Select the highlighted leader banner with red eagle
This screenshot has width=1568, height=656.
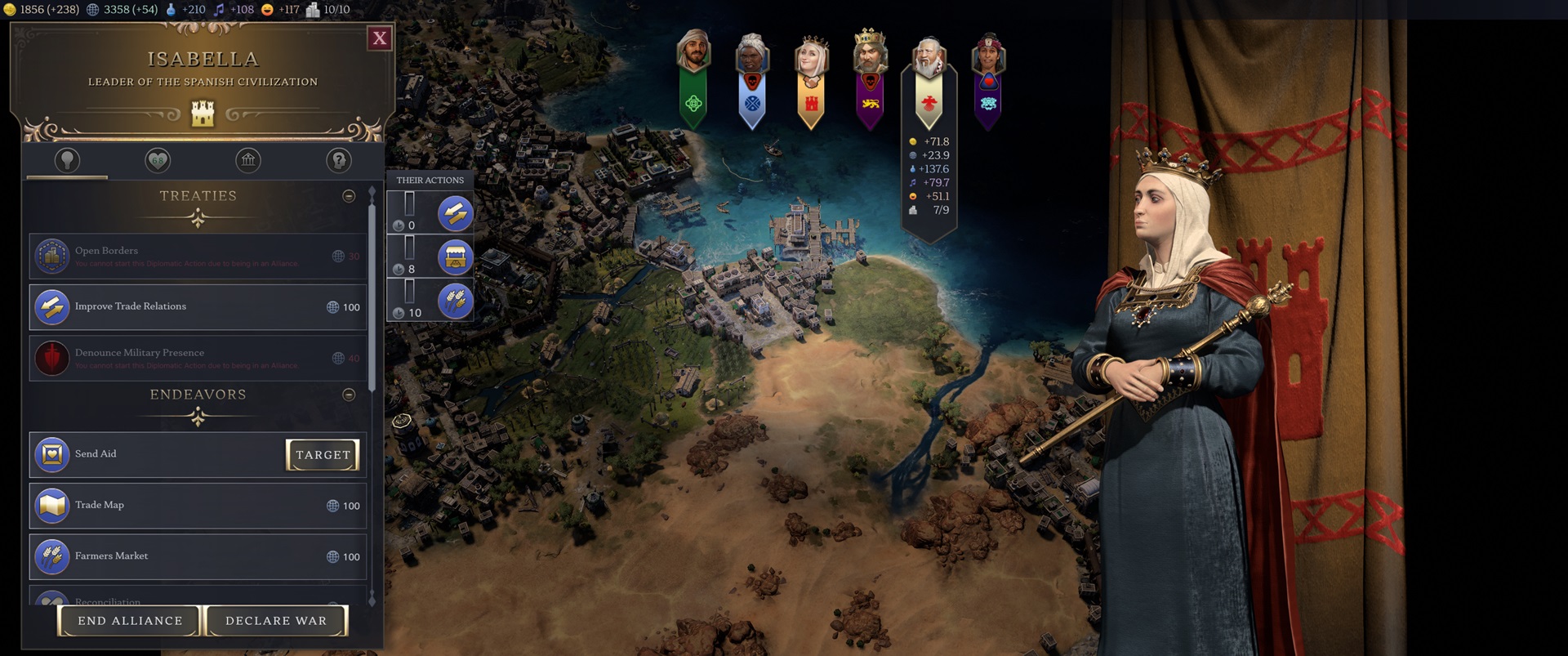(929, 82)
